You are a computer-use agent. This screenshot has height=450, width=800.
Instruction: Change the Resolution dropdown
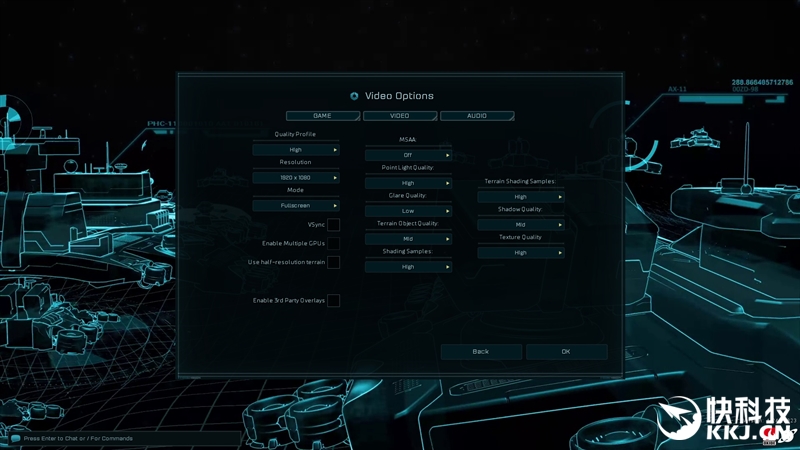tap(296, 178)
